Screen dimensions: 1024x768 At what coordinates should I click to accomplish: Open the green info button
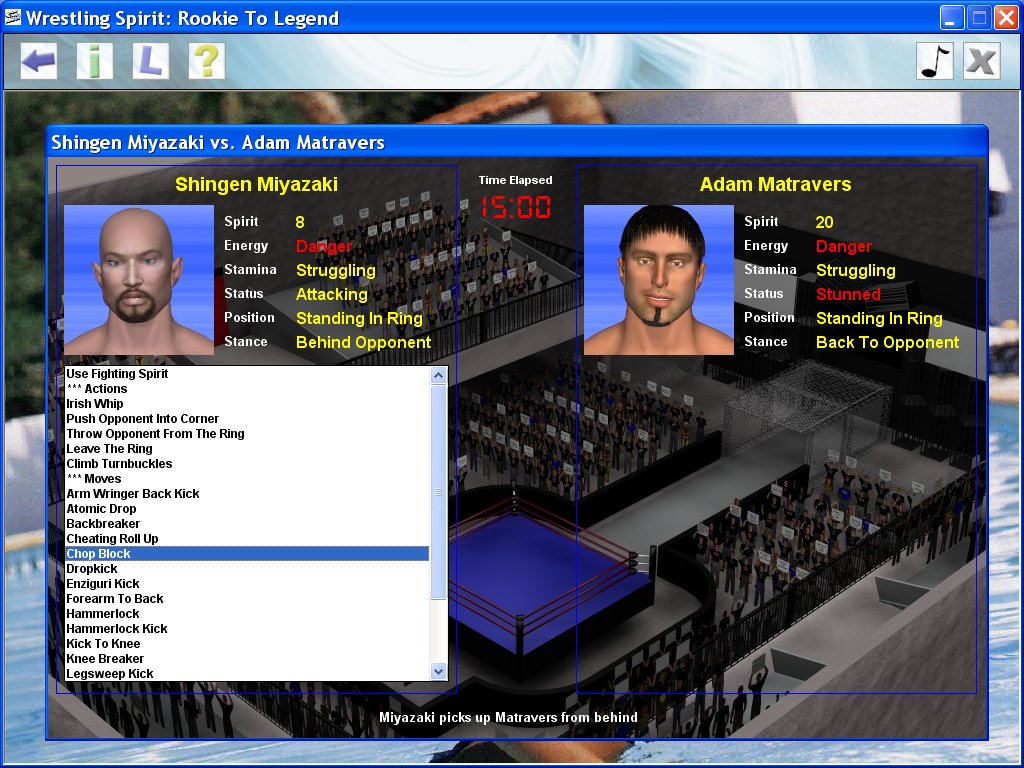(95, 61)
